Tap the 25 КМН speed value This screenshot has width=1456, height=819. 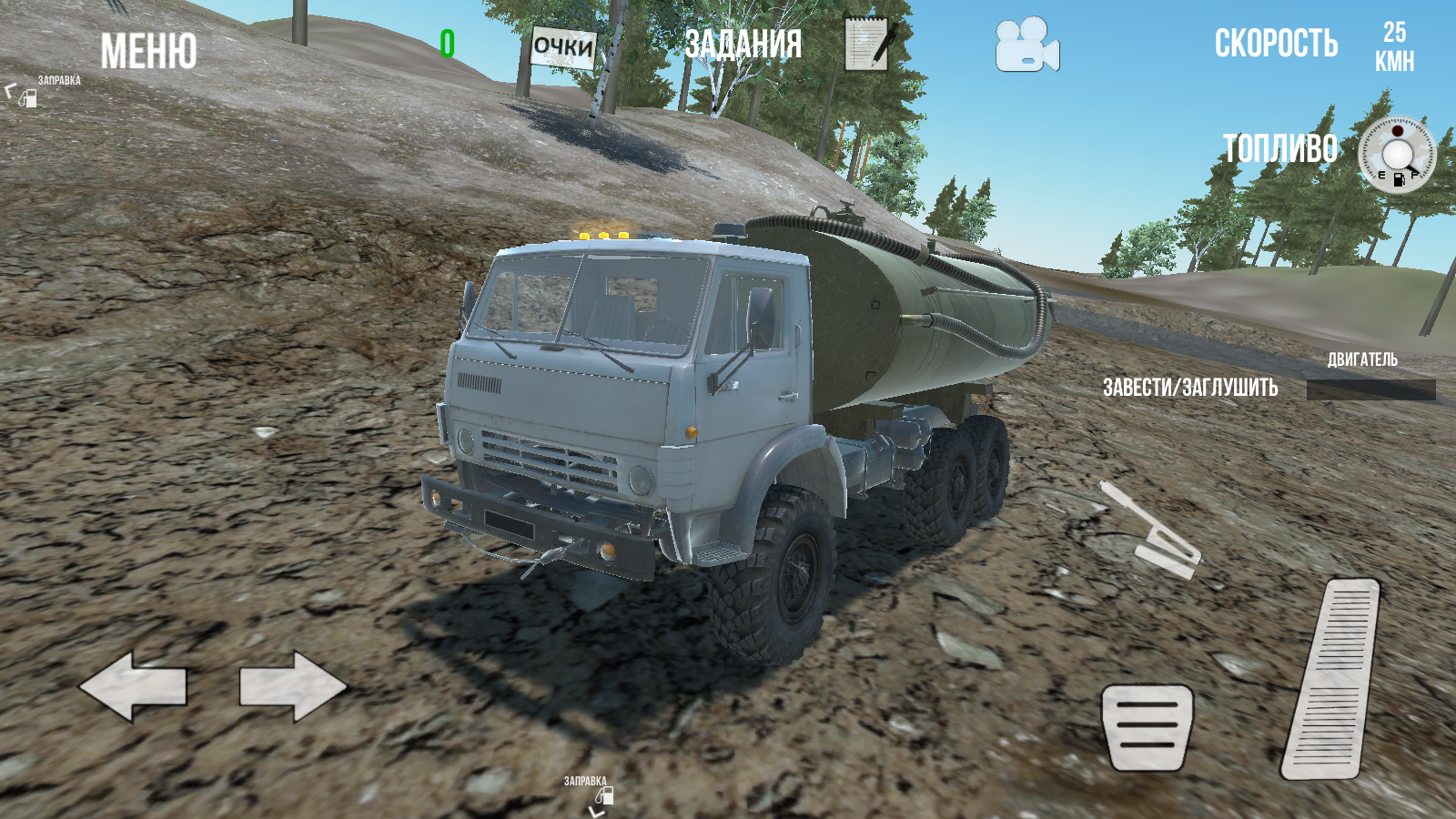click(1393, 47)
